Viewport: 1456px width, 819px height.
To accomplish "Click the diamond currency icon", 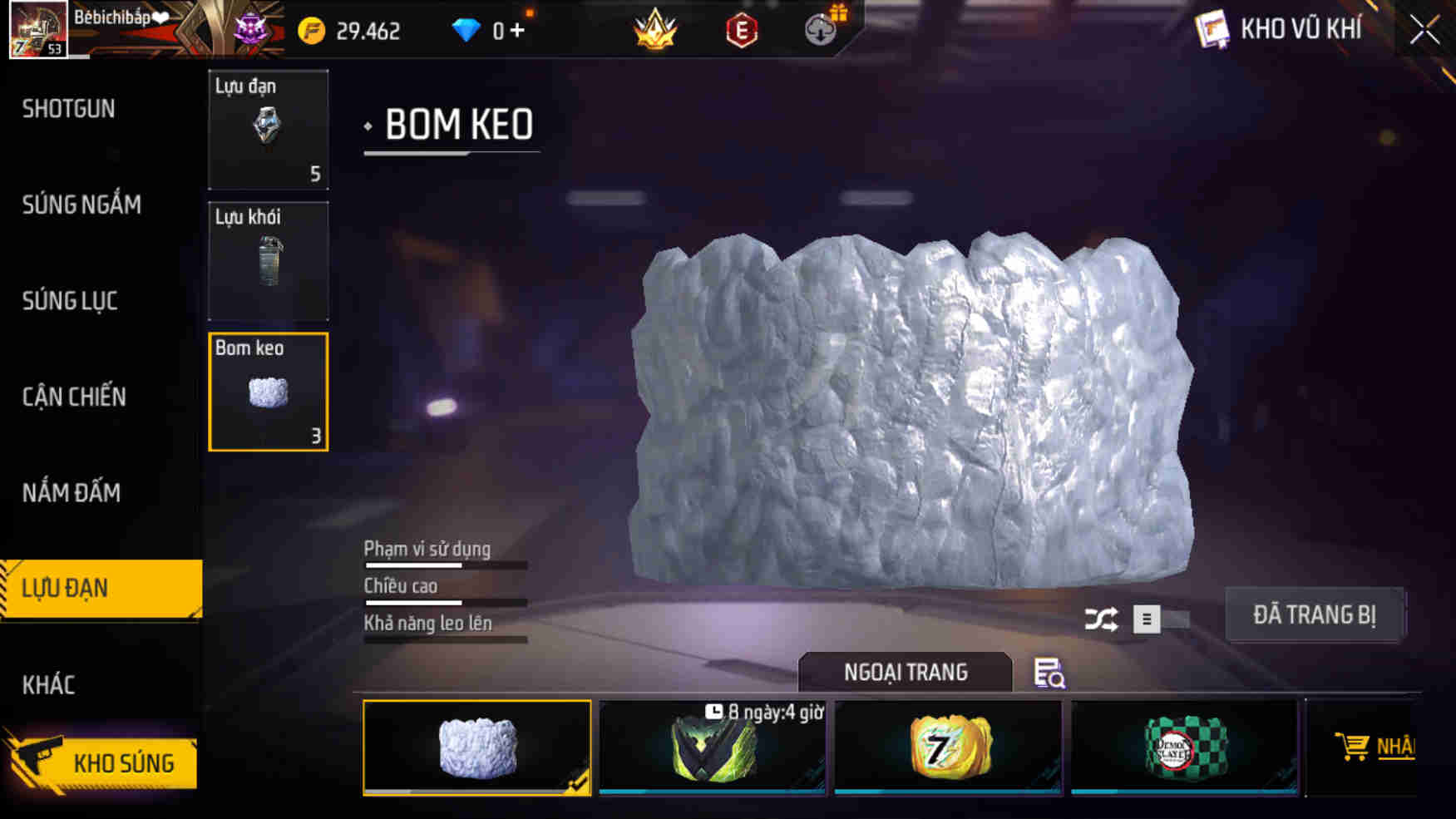I will (x=466, y=30).
